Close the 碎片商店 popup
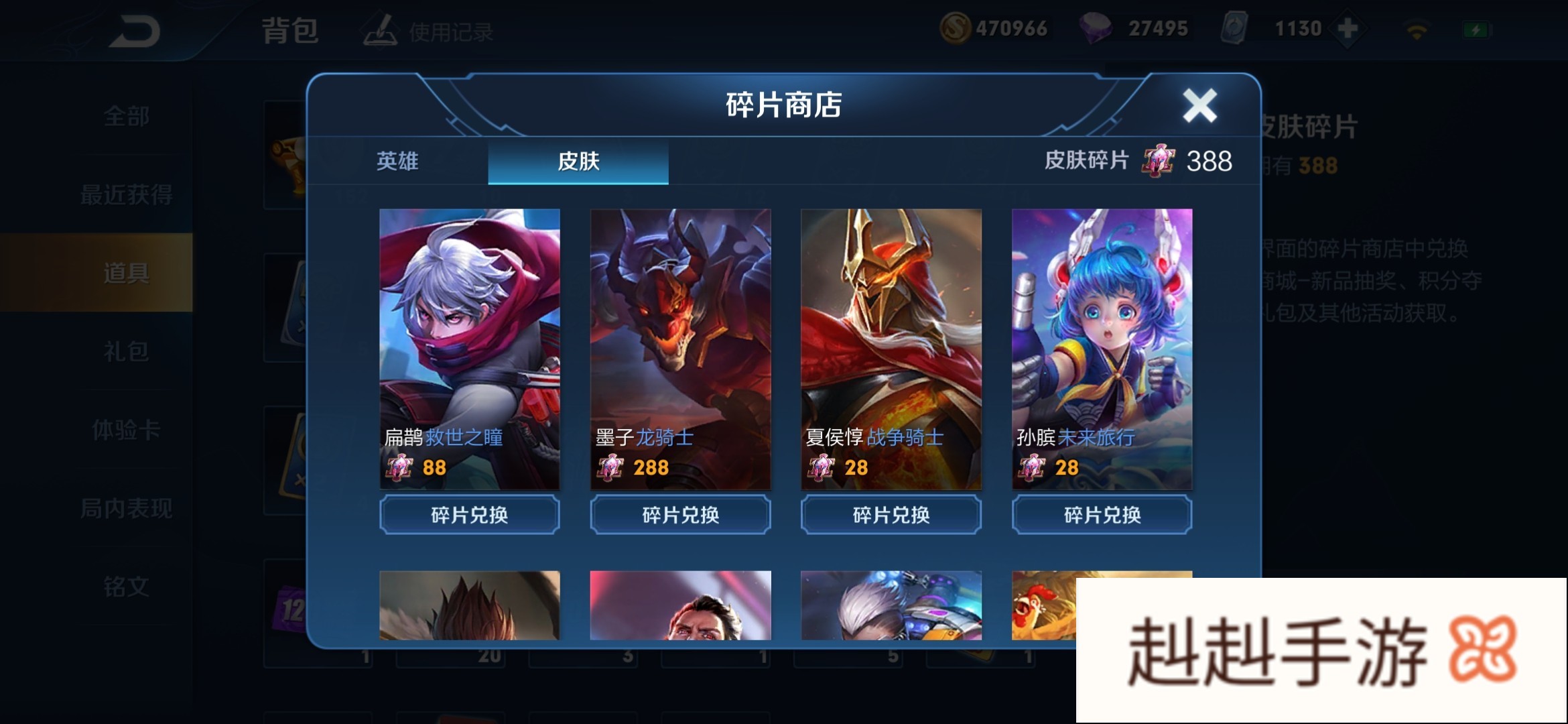The height and width of the screenshot is (724, 1568). tap(1199, 106)
